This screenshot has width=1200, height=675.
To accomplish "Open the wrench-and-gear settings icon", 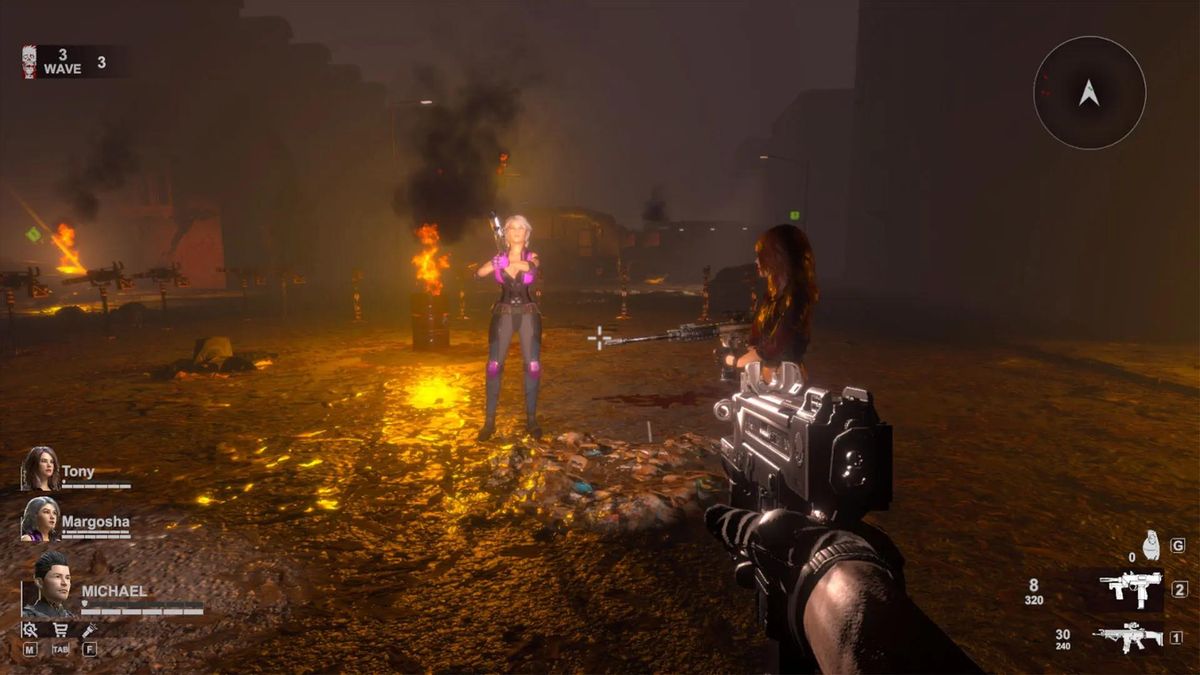I will point(30,630).
